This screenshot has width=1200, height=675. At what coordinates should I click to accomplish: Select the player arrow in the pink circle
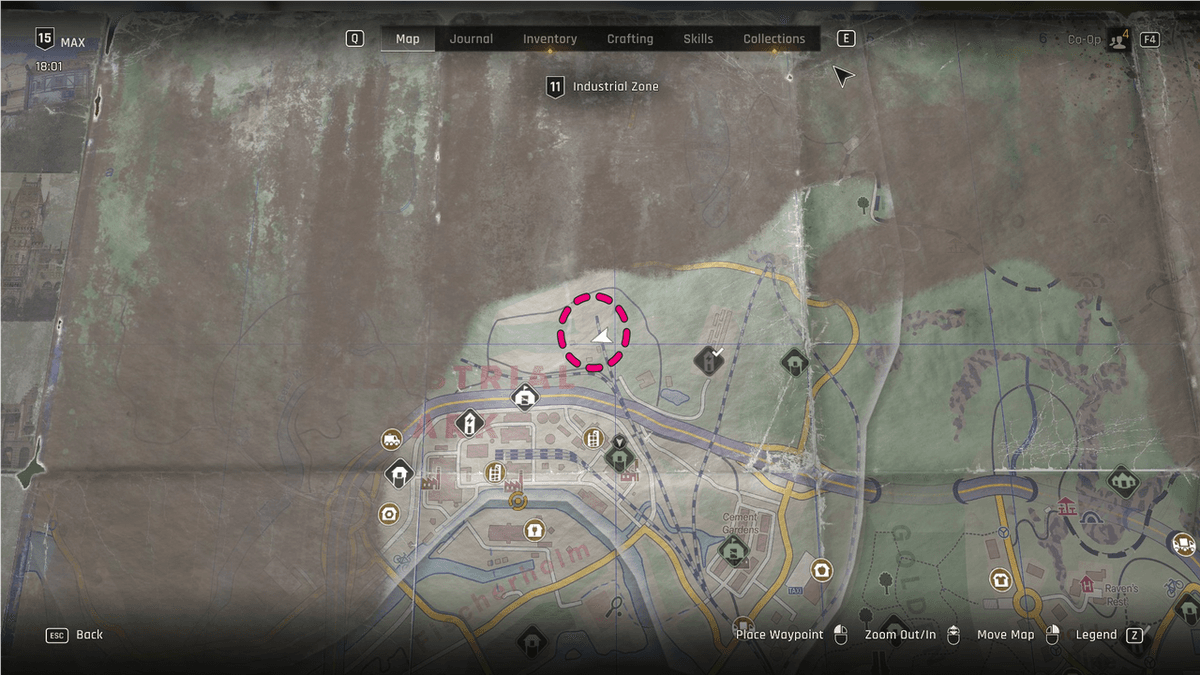tap(601, 338)
